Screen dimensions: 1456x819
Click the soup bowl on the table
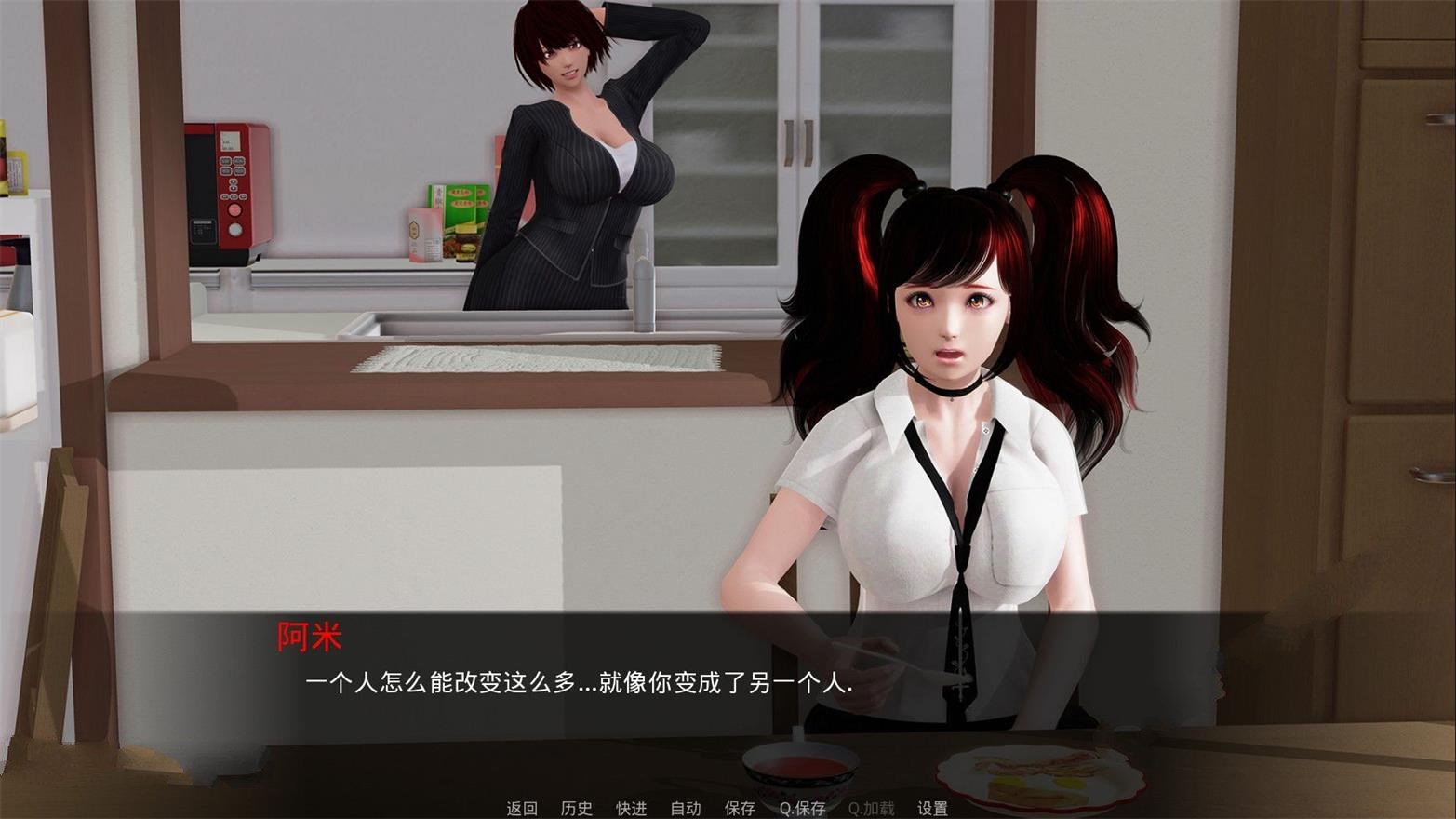click(x=800, y=768)
